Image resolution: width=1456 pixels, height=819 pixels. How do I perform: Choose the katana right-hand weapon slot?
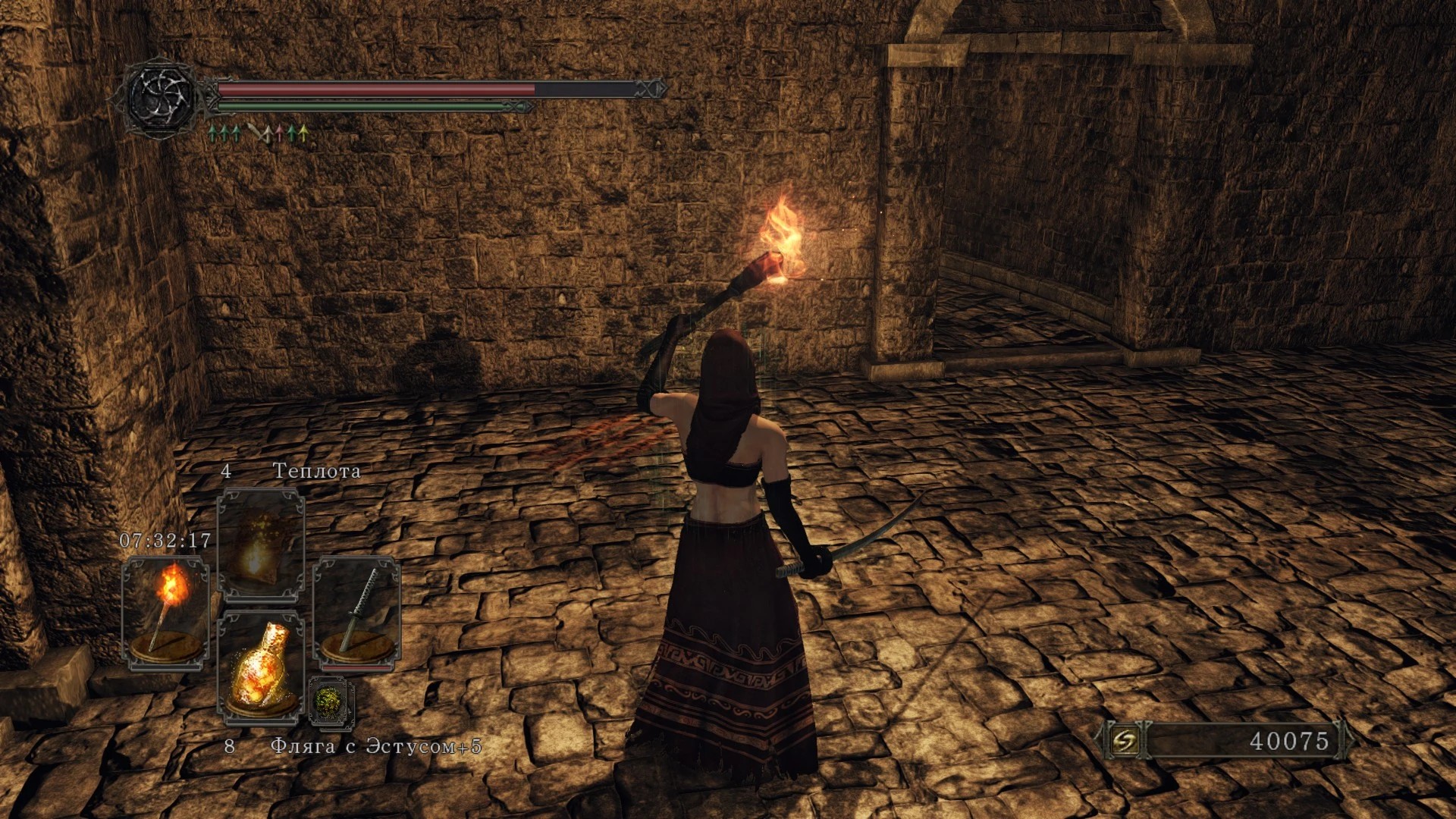[x=356, y=613]
